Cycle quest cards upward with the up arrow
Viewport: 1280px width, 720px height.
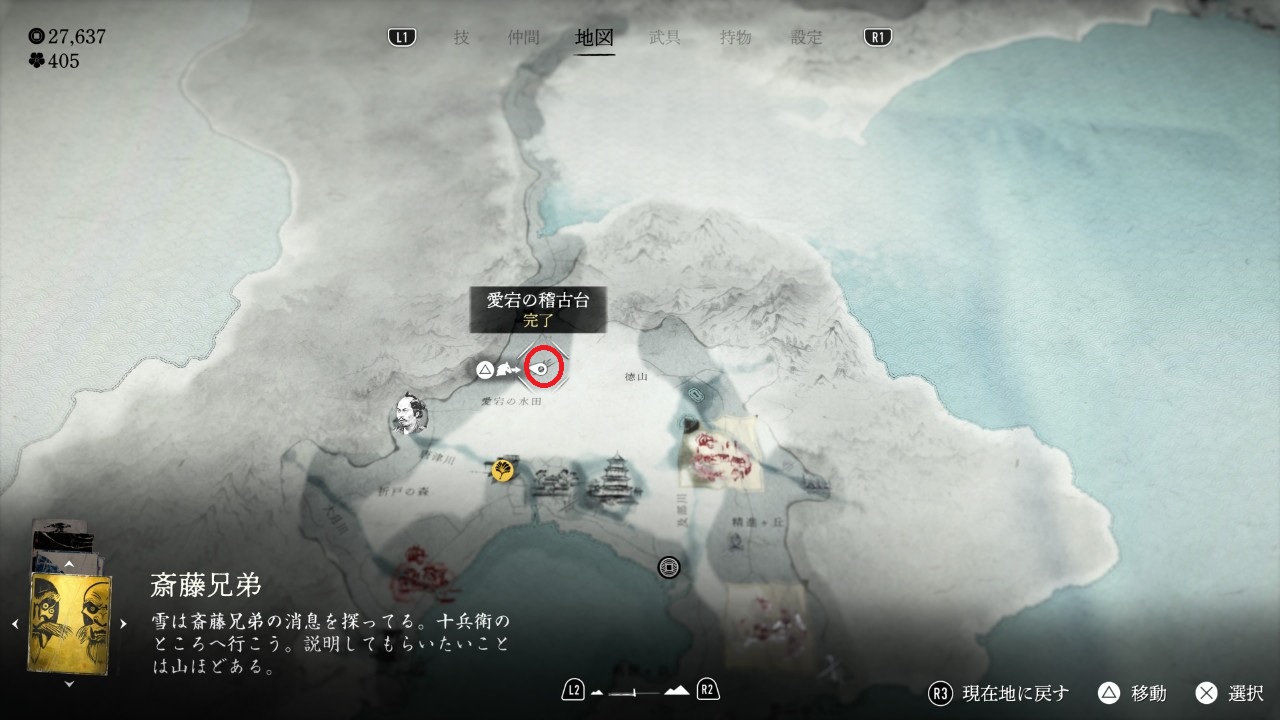point(69,564)
